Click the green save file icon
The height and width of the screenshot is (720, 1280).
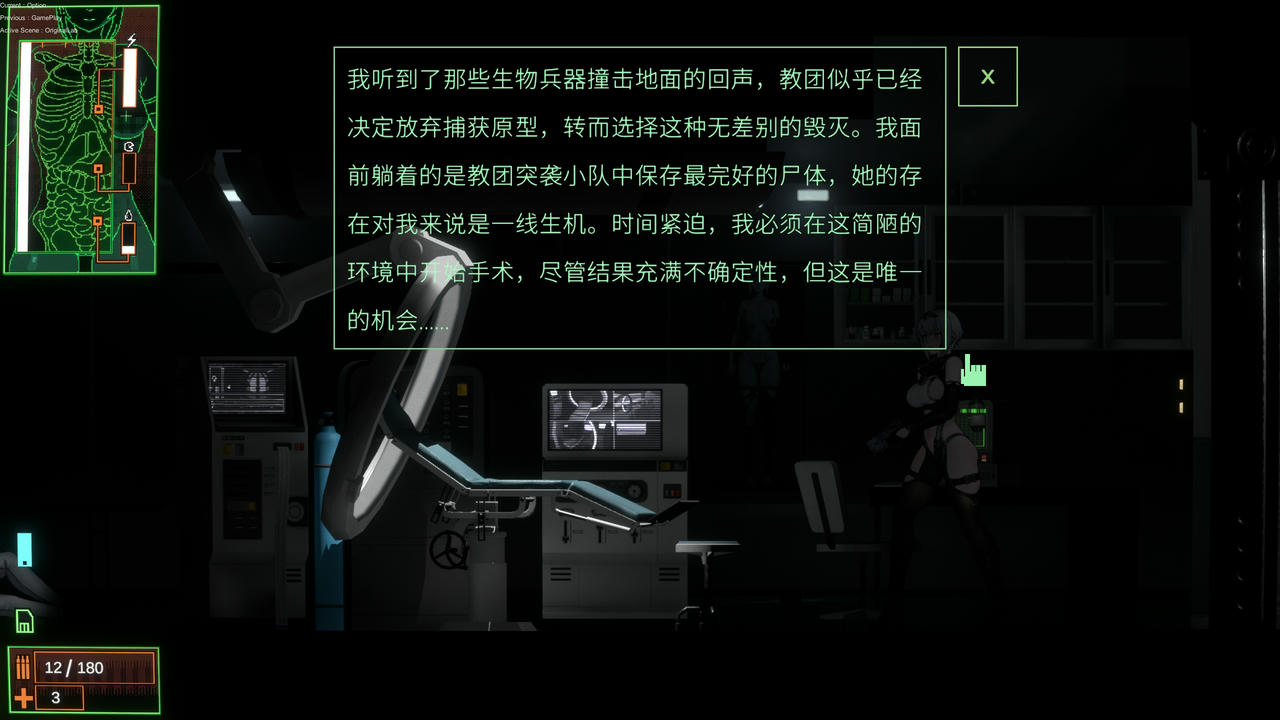26,622
